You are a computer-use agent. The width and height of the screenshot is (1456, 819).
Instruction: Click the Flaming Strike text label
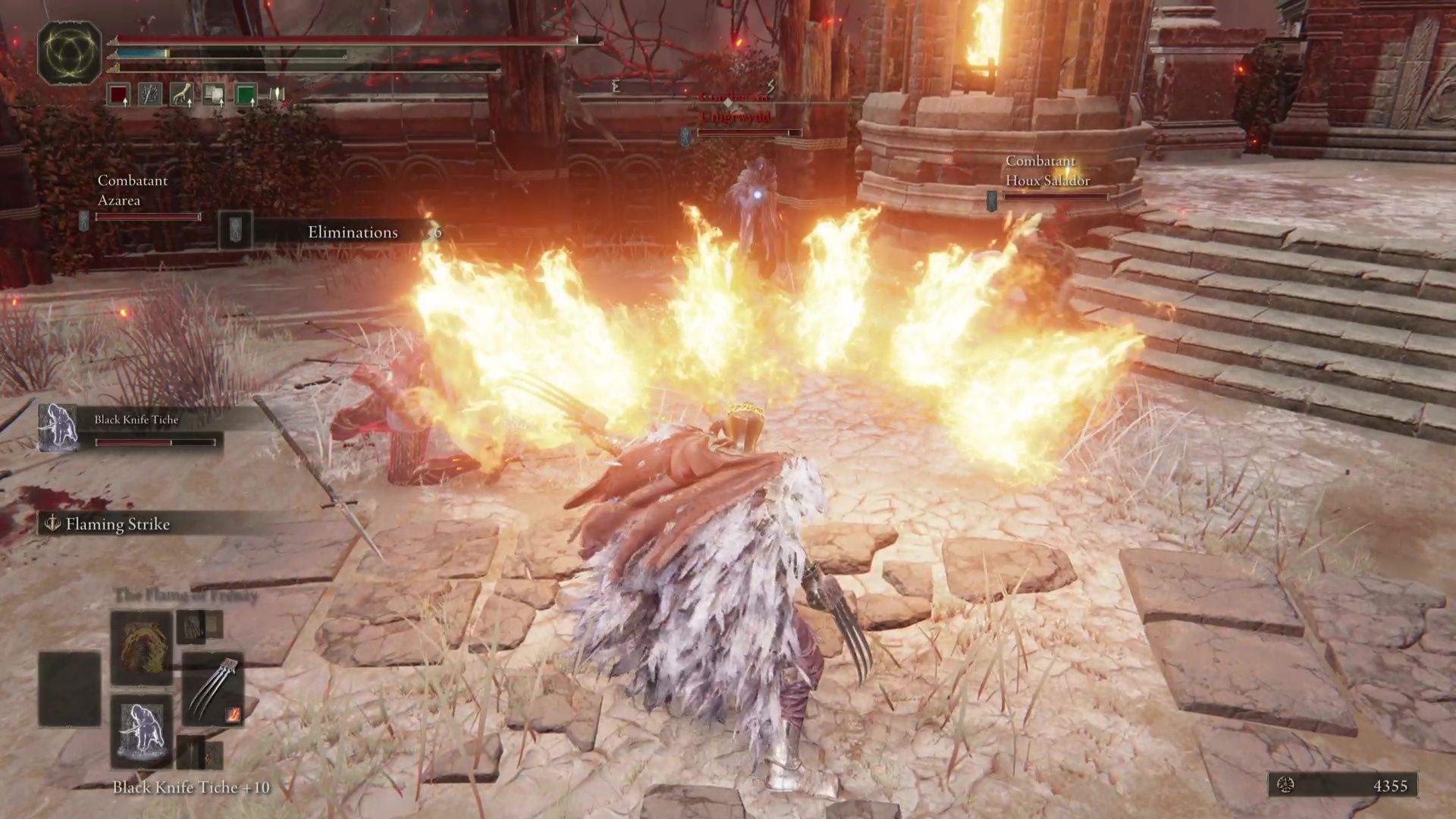pos(117,524)
